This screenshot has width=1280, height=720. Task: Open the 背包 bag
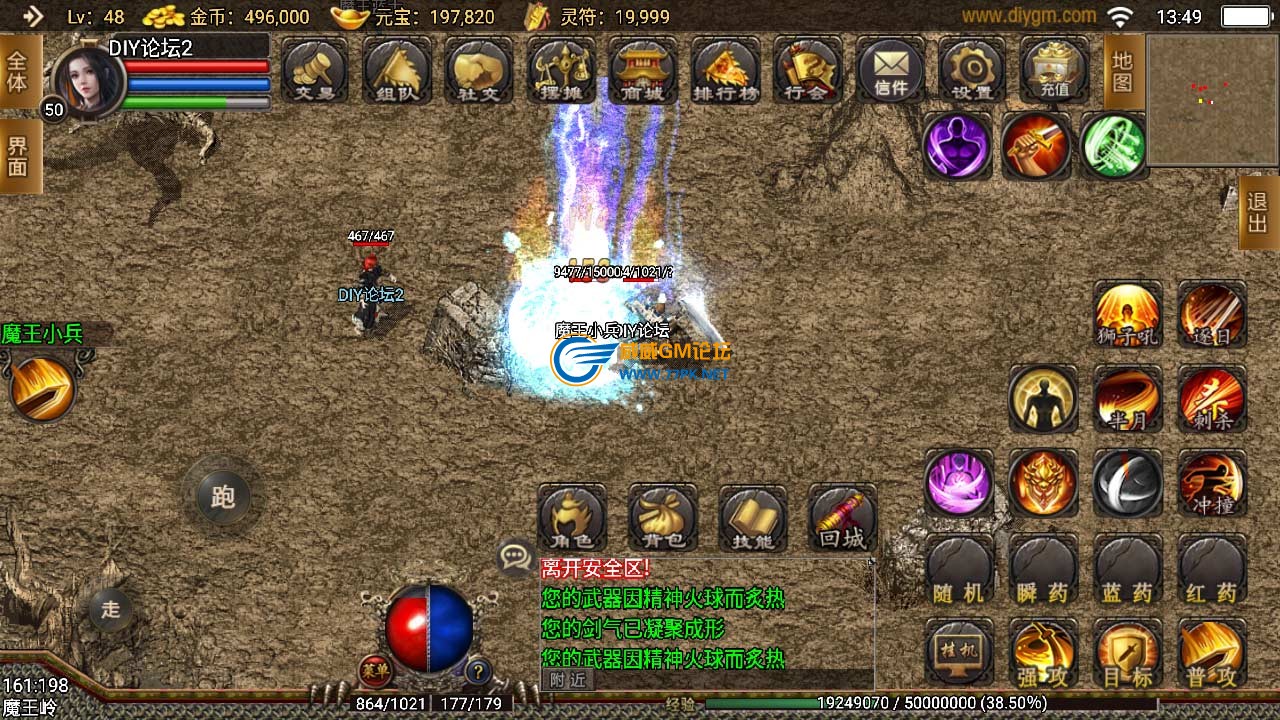[x=662, y=518]
